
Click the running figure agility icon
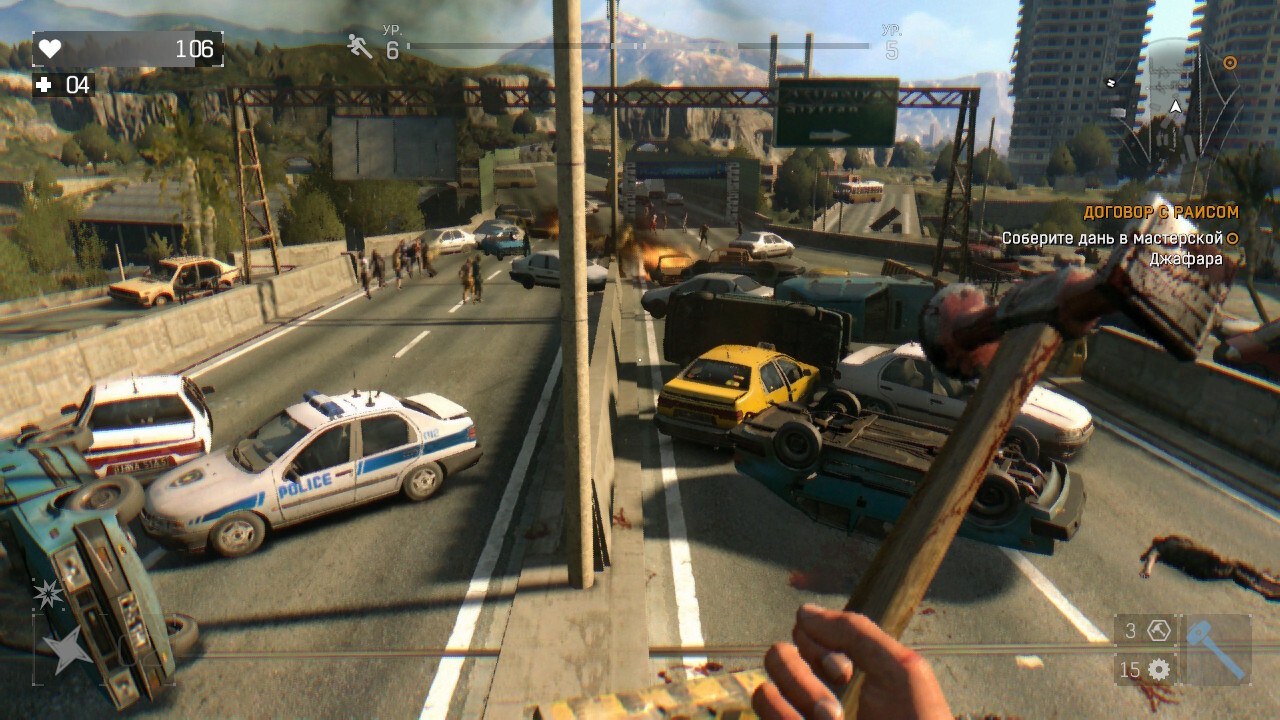[x=359, y=45]
